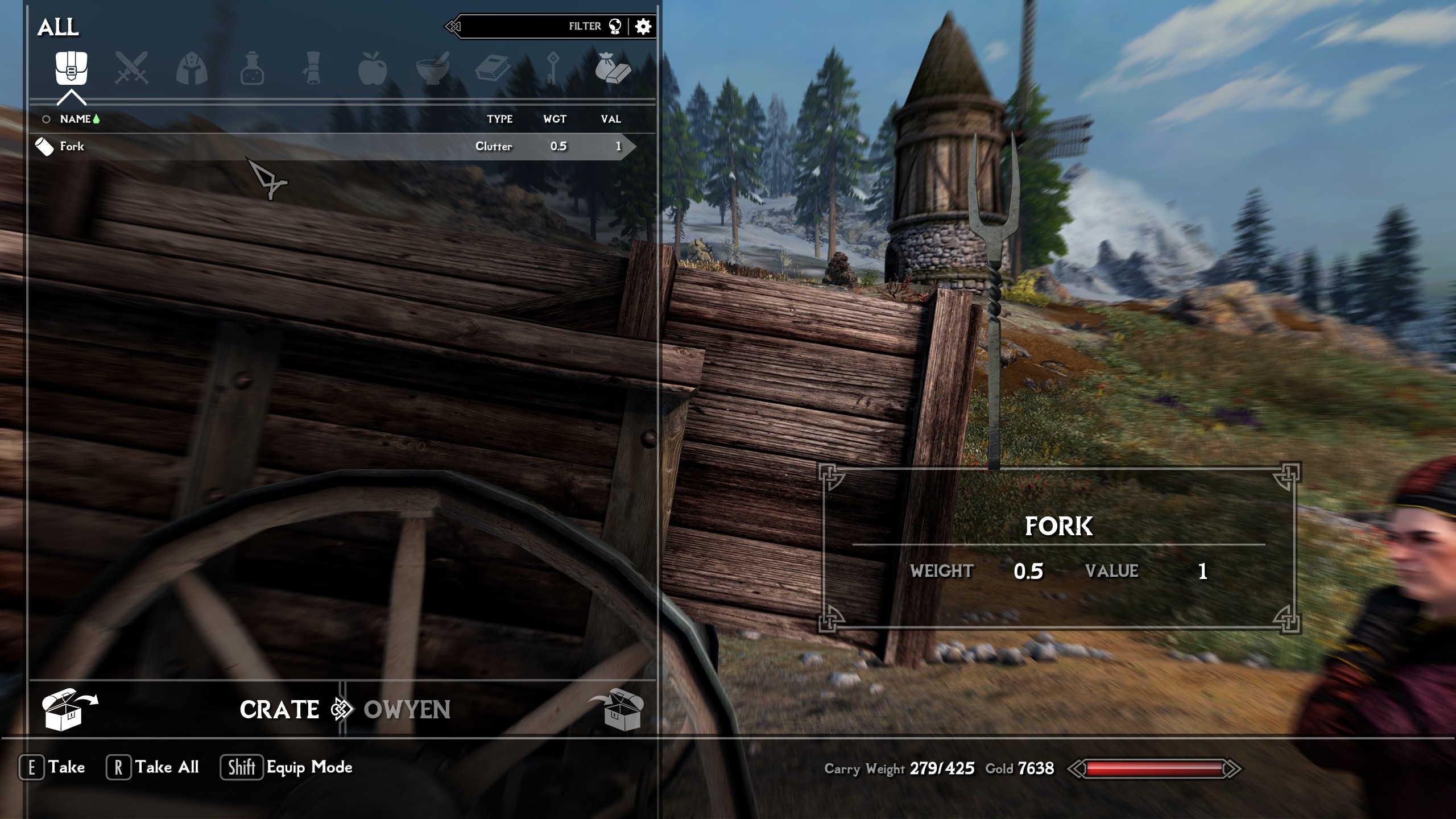Viewport: 1456px width, 819px height.
Task: Switch to OWYEN's inventory tab
Action: [x=407, y=710]
